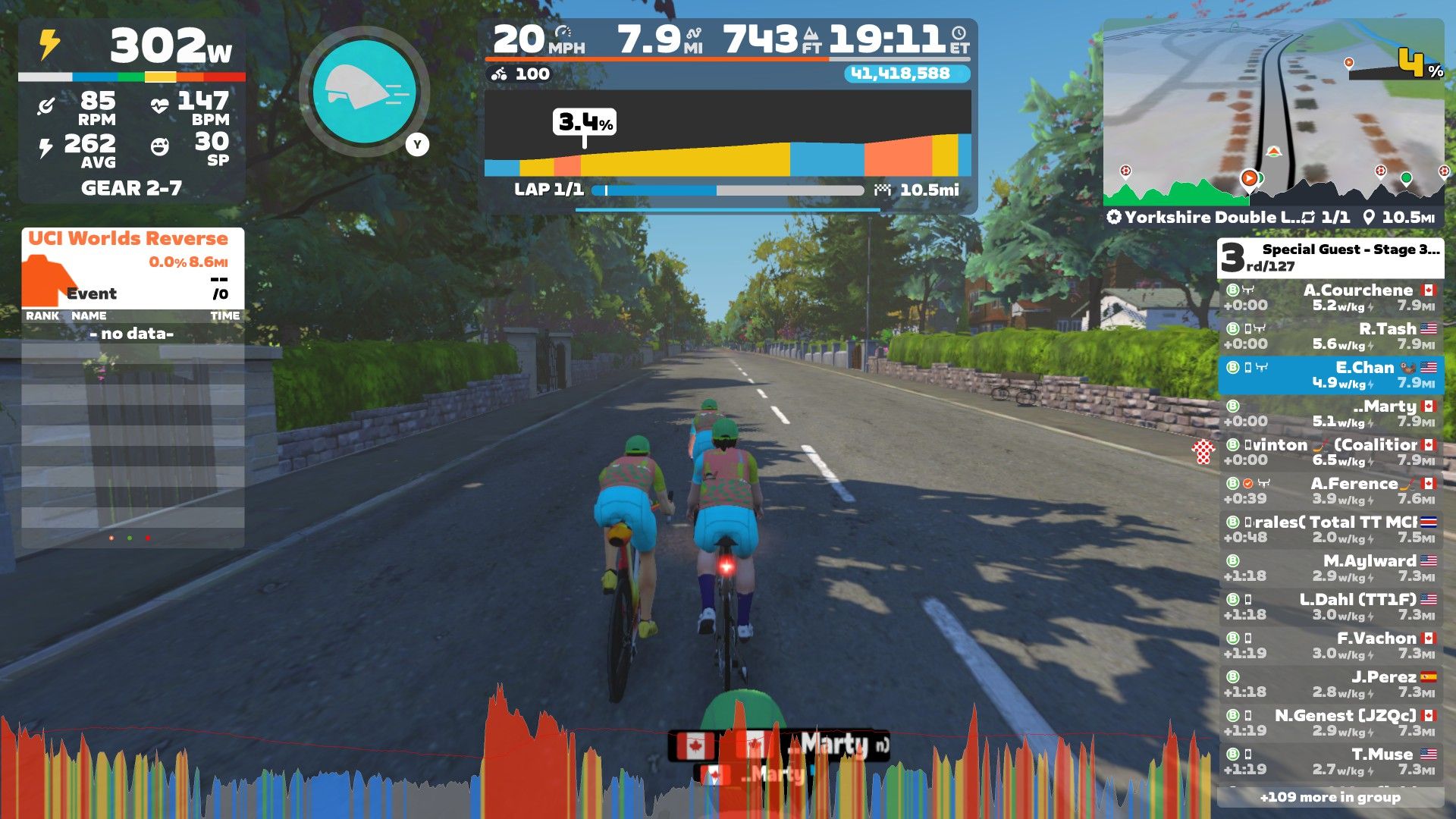Select M.Aylward in the rider list
This screenshot has height=819, width=1456.
(x=1331, y=568)
